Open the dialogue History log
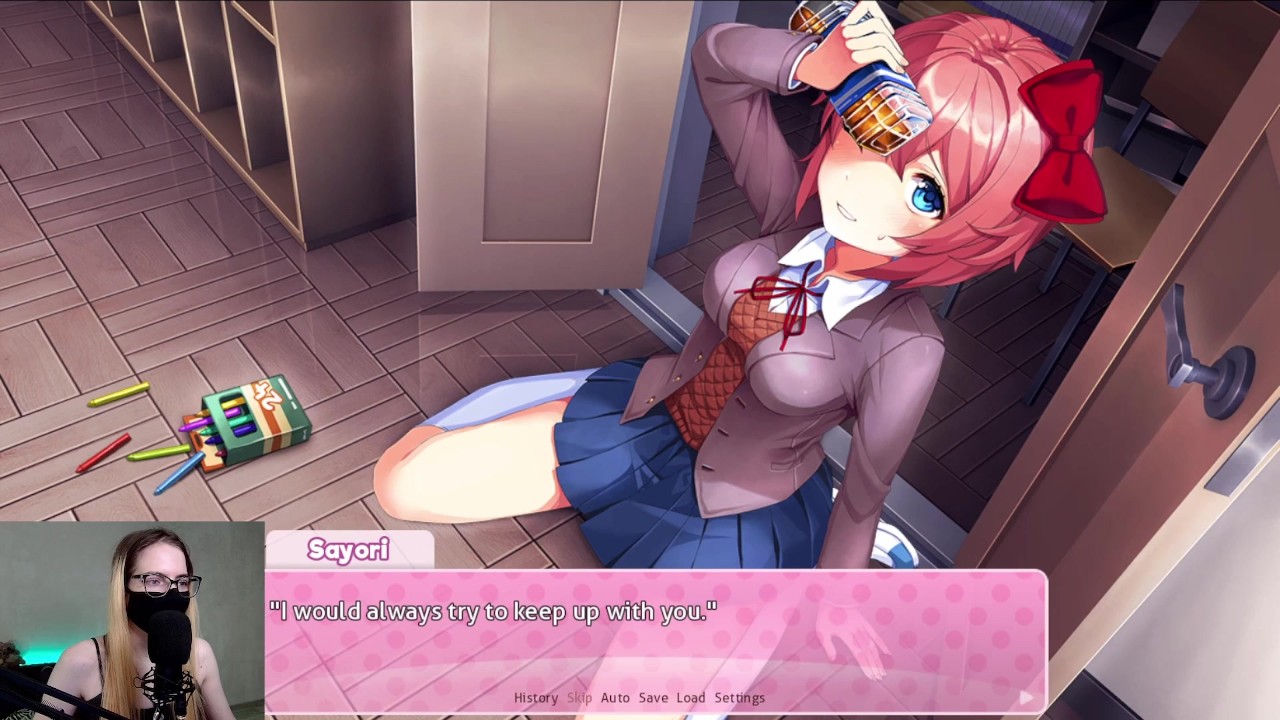 click(x=535, y=697)
